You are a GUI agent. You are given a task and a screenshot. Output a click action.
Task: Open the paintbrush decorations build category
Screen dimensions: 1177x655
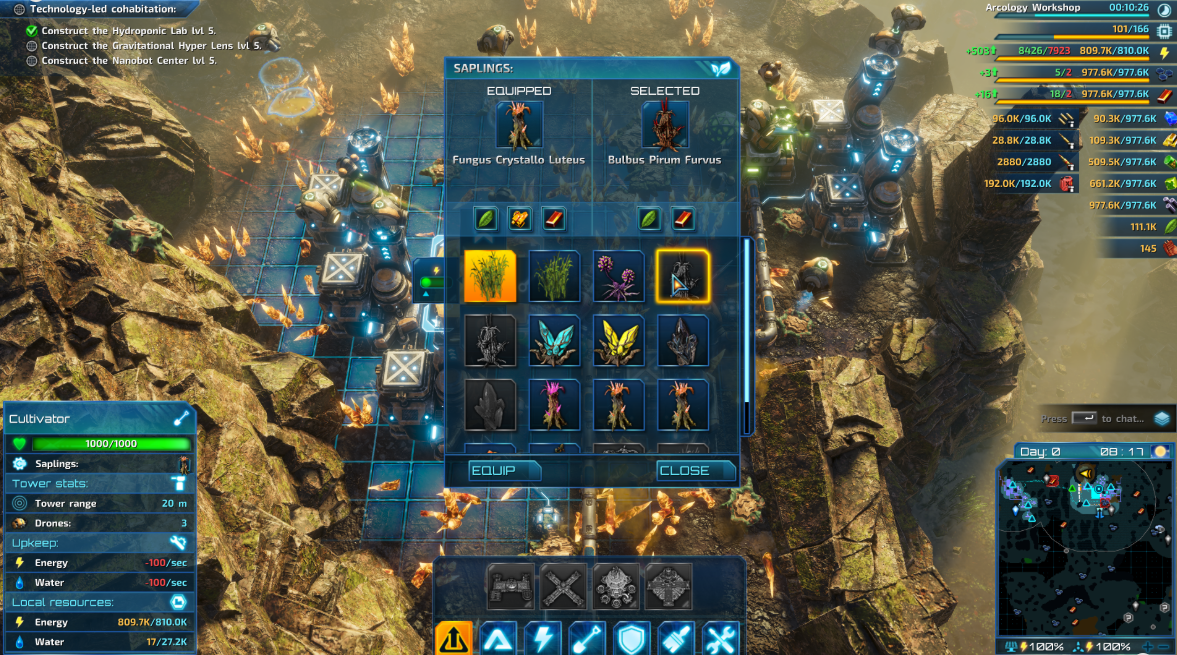[x=676, y=638]
